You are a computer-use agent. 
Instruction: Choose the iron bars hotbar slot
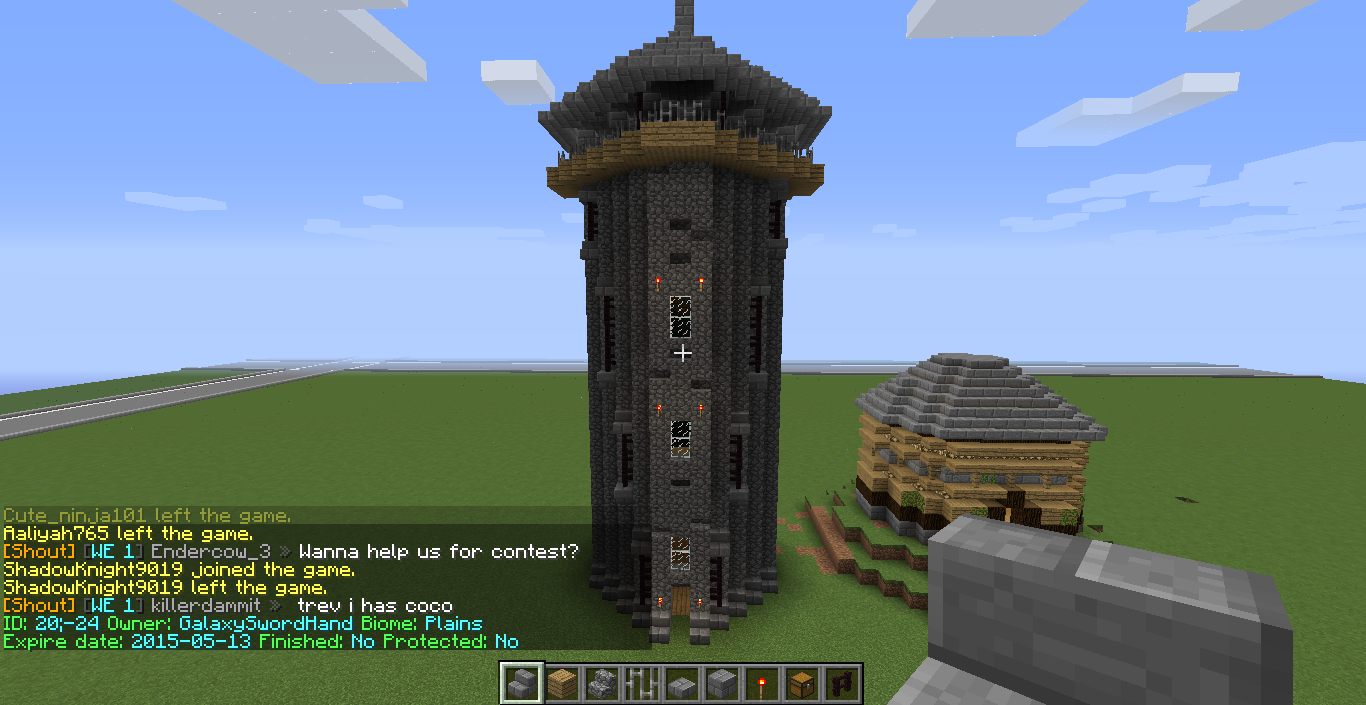click(641, 684)
